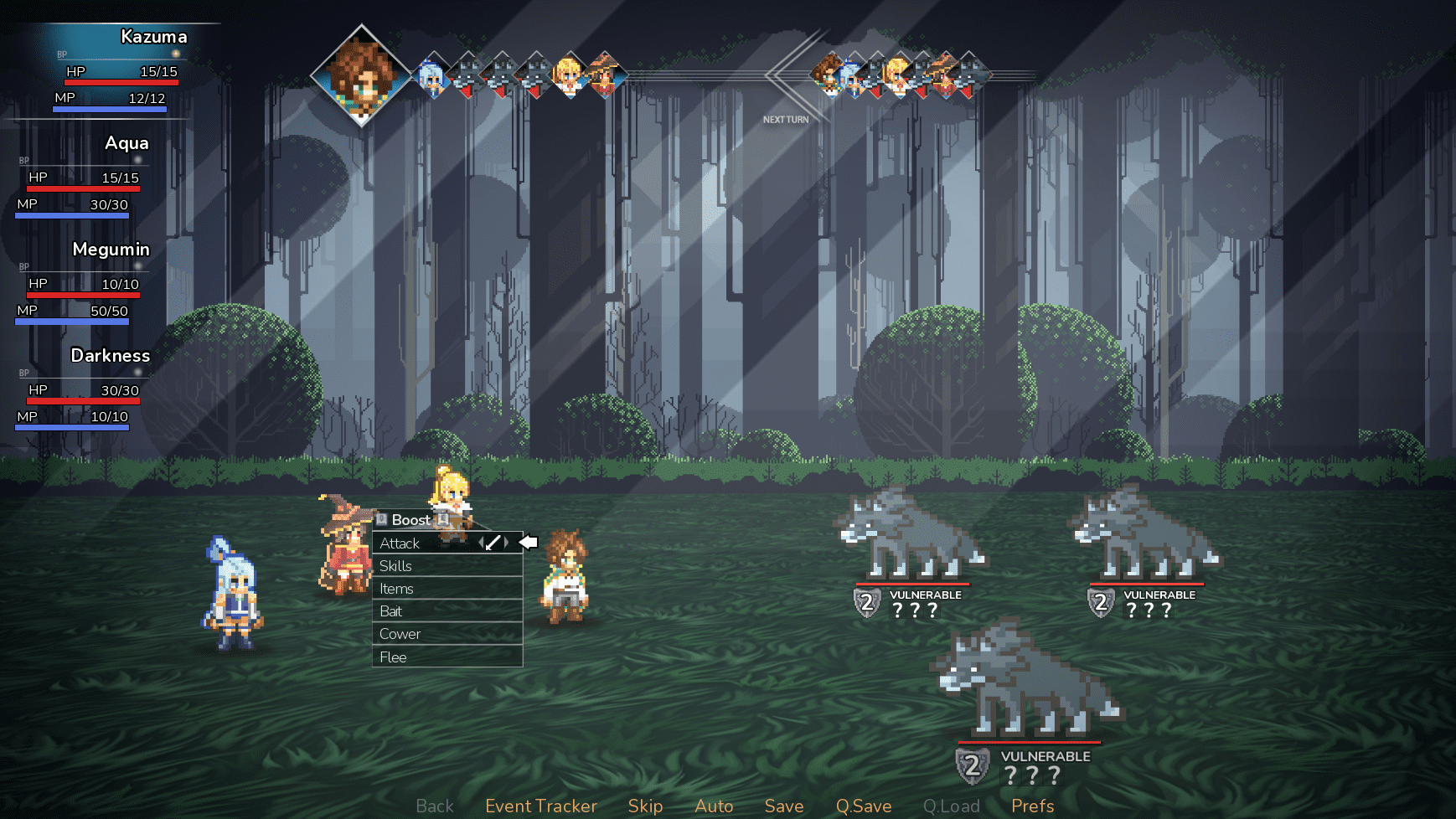Choose the Cower command
This screenshot has height=819, width=1456.
[x=400, y=634]
